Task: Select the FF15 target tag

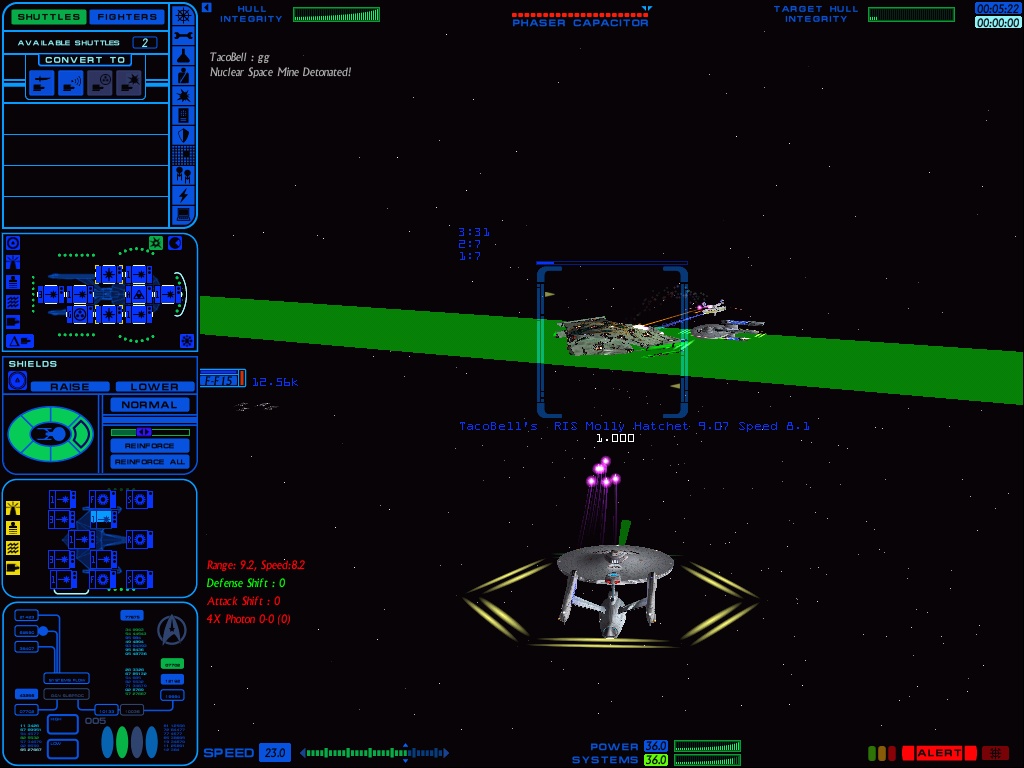Action: coord(217,380)
